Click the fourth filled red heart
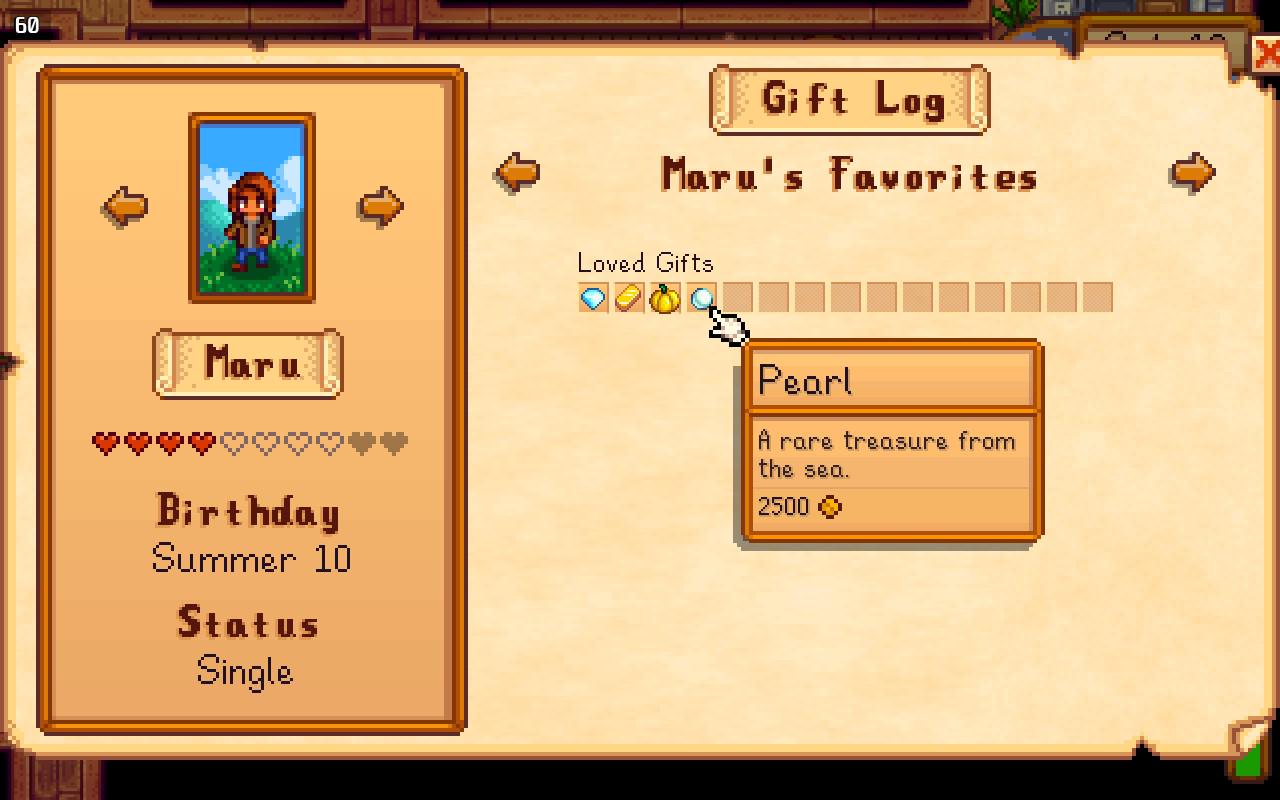This screenshot has width=1280, height=800. 201,443
